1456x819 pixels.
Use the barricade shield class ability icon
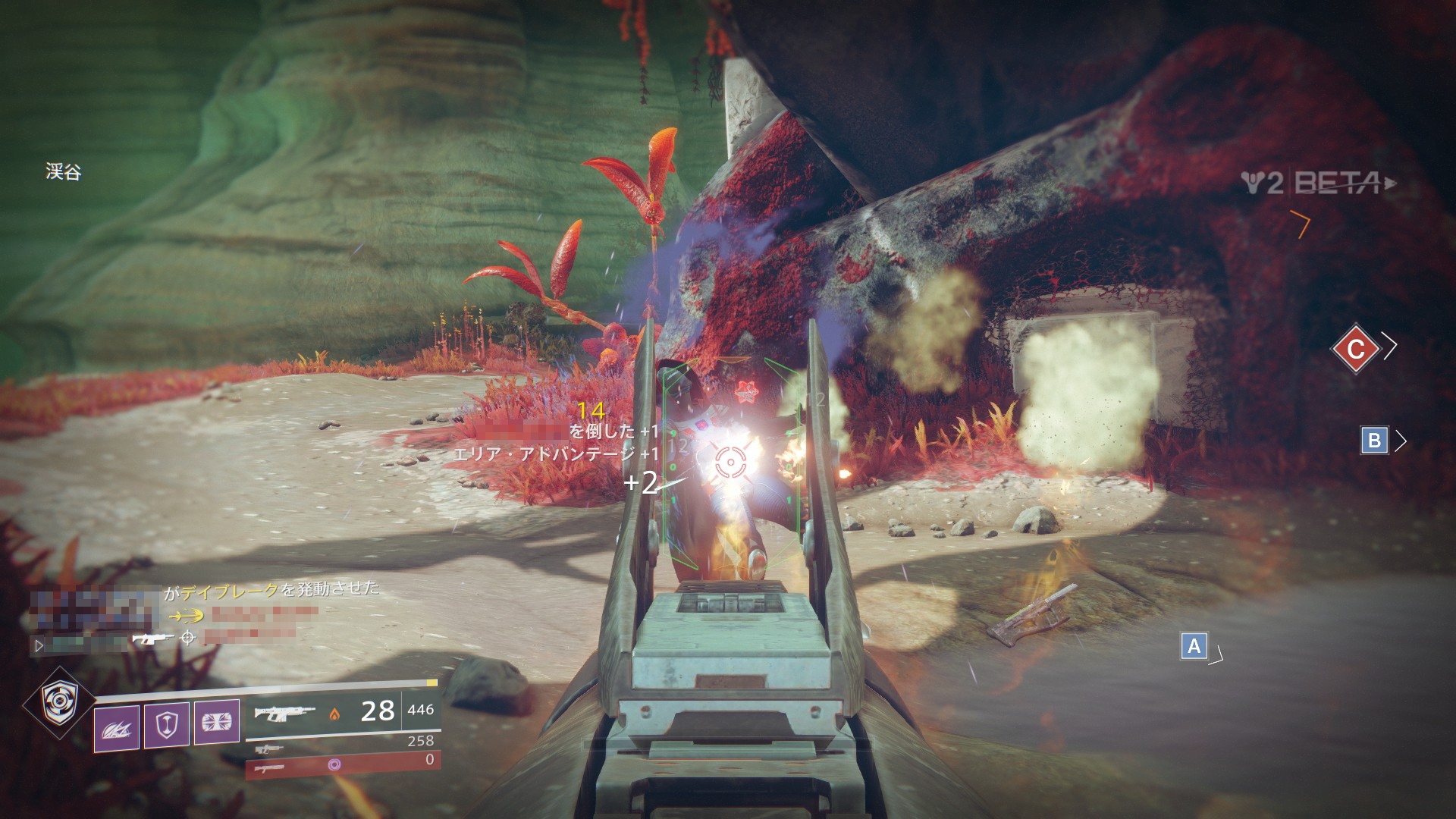tap(166, 724)
